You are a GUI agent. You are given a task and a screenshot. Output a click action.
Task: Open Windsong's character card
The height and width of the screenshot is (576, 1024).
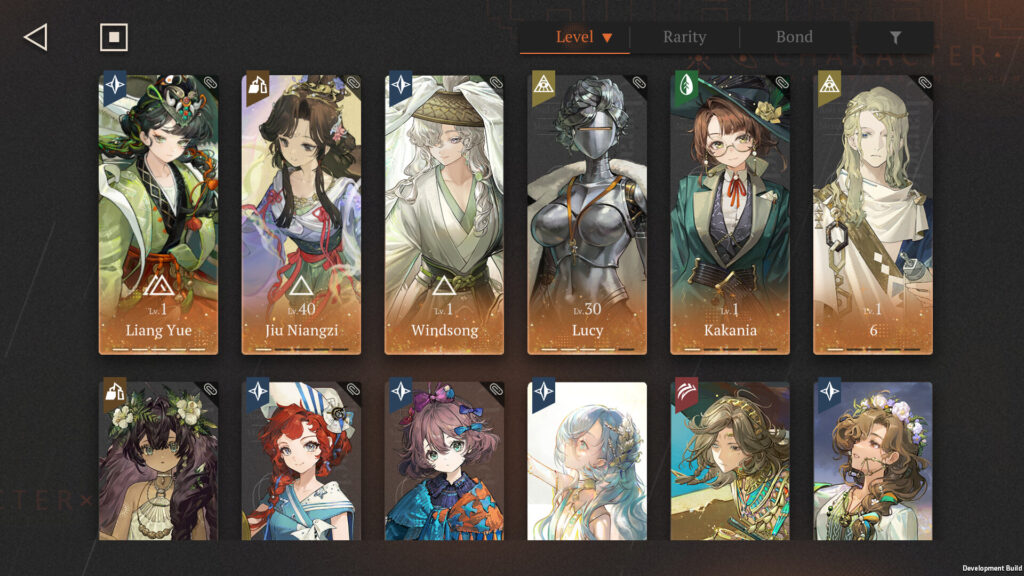[x=445, y=214]
